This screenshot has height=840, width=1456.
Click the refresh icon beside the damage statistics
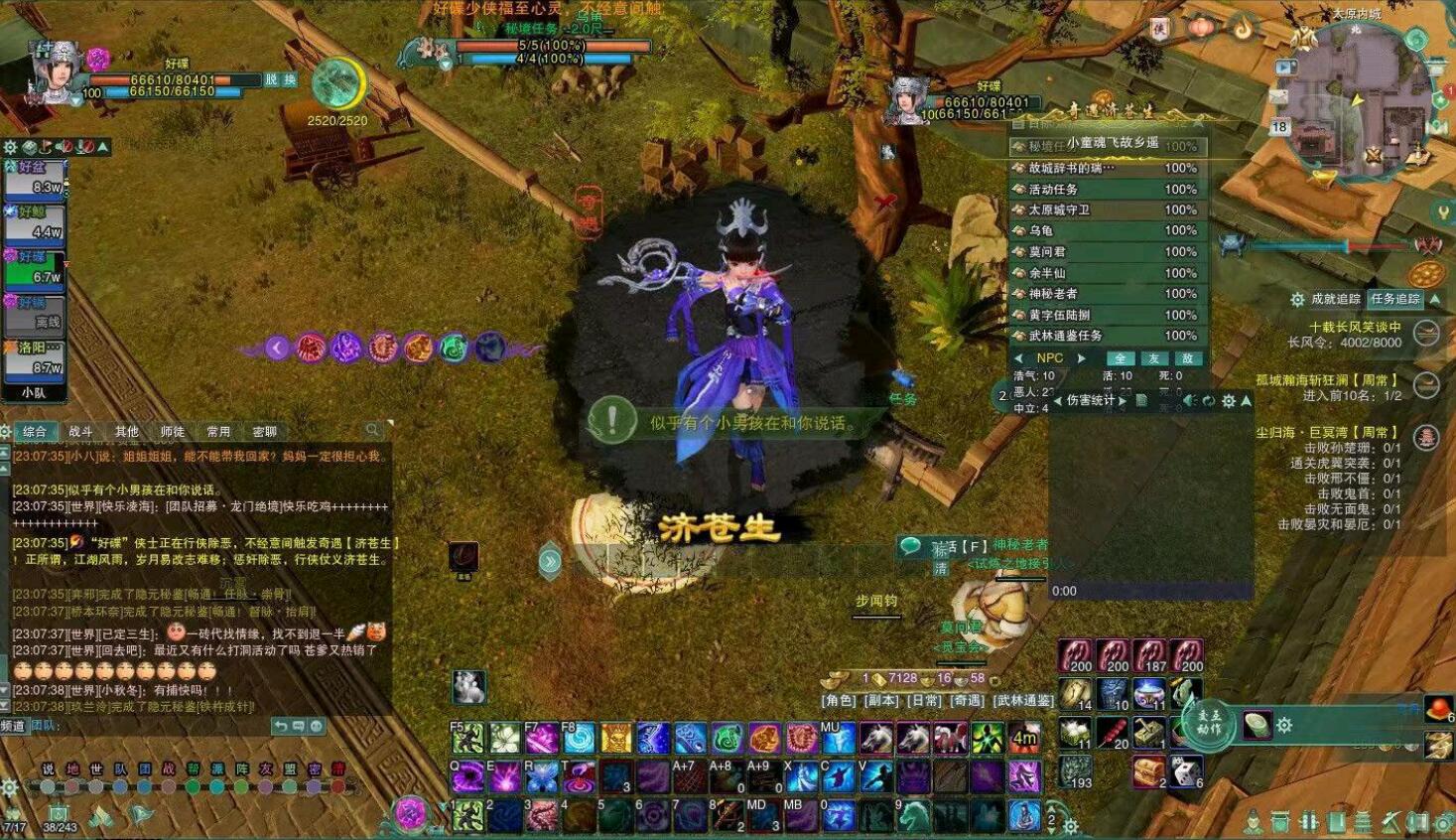tap(1209, 400)
